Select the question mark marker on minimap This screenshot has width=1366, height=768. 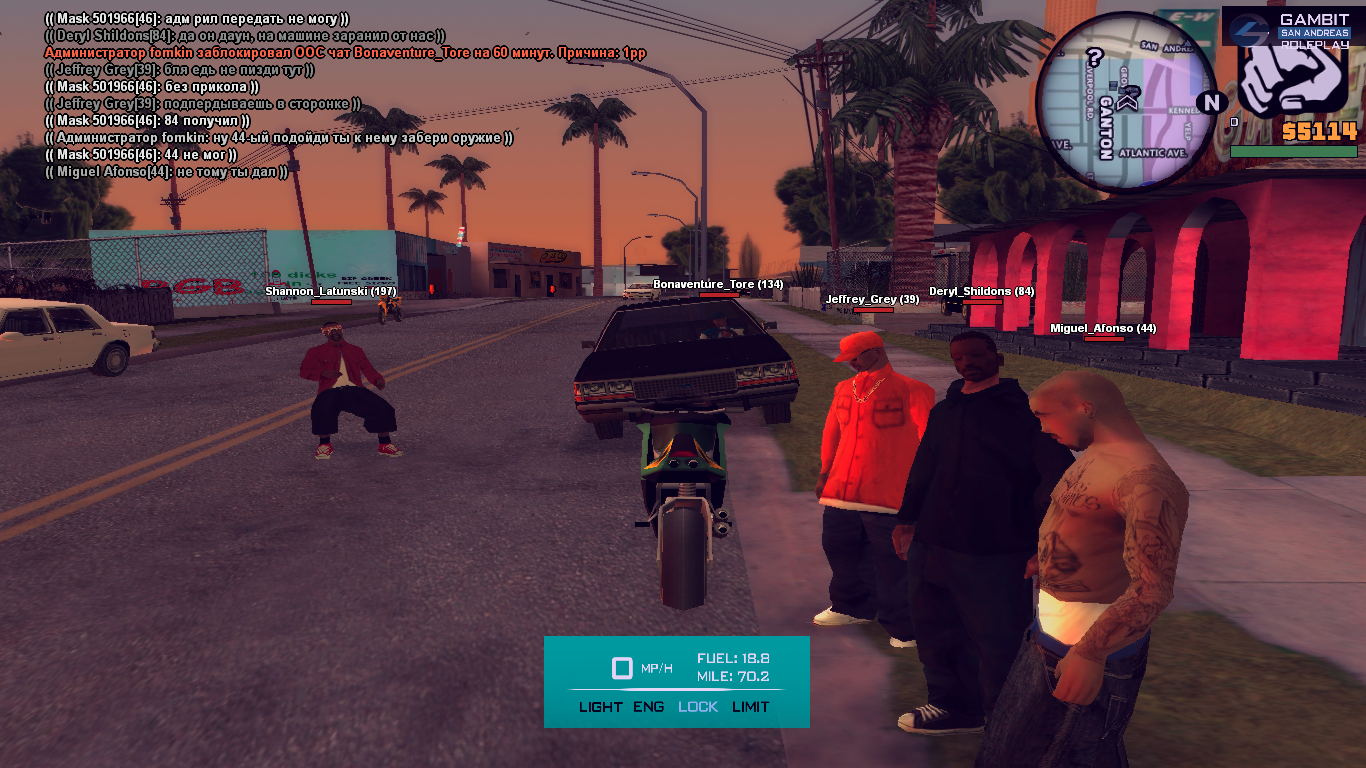[1095, 57]
